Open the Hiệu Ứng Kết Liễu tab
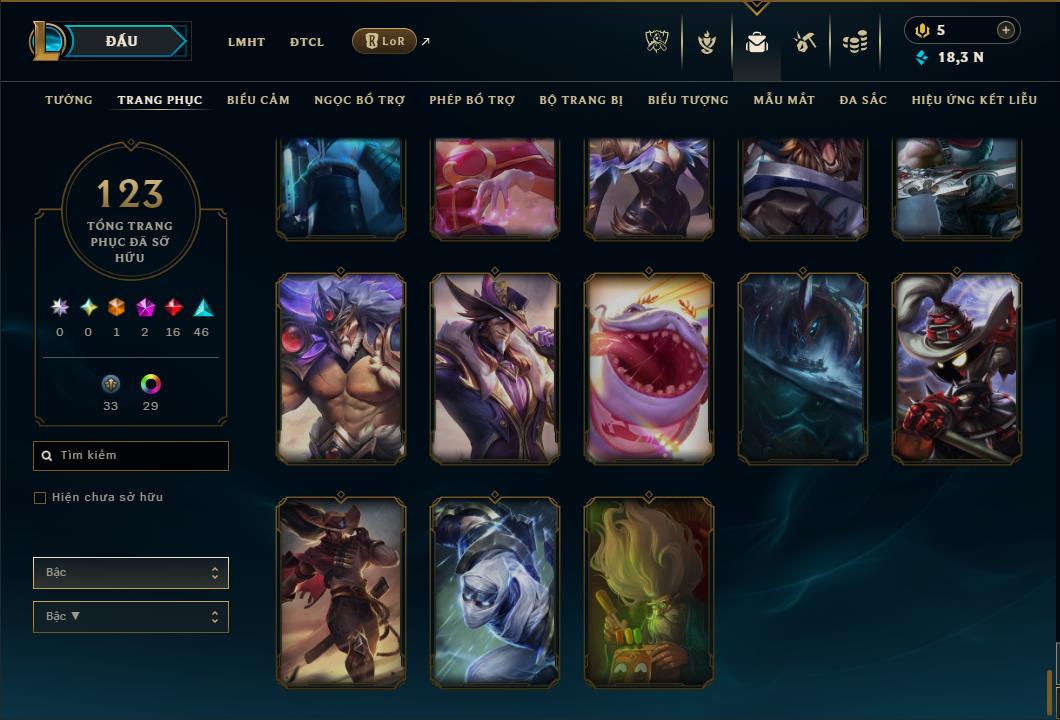The height and width of the screenshot is (720, 1060). pos(974,100)
